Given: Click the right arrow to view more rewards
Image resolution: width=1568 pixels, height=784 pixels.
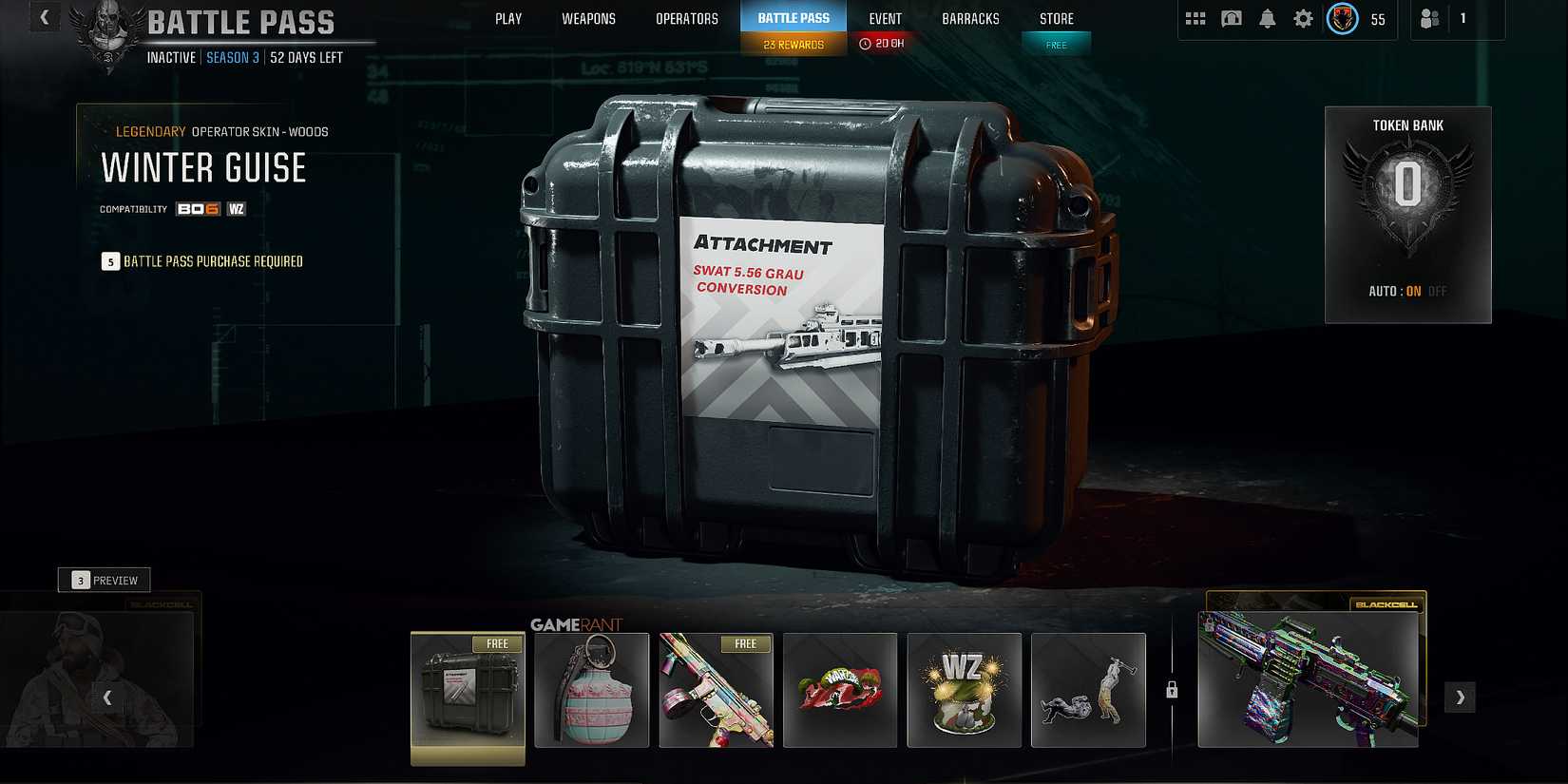Looking at the screenshot, I should [x=1460, y=697].
